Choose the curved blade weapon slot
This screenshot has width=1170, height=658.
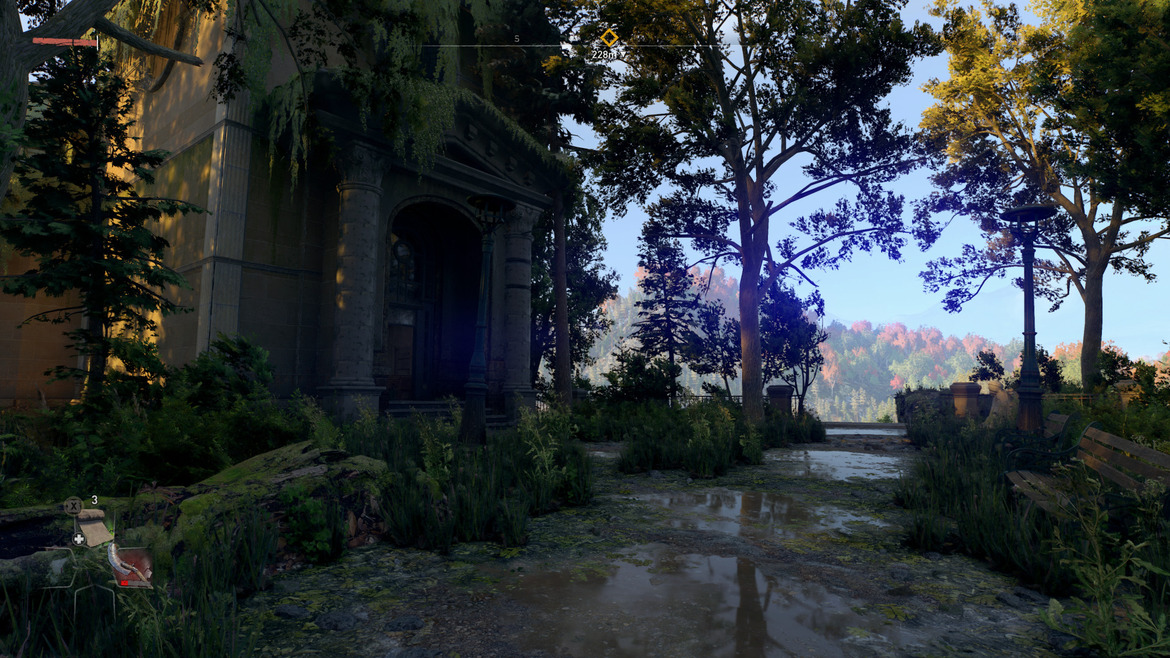131,566
